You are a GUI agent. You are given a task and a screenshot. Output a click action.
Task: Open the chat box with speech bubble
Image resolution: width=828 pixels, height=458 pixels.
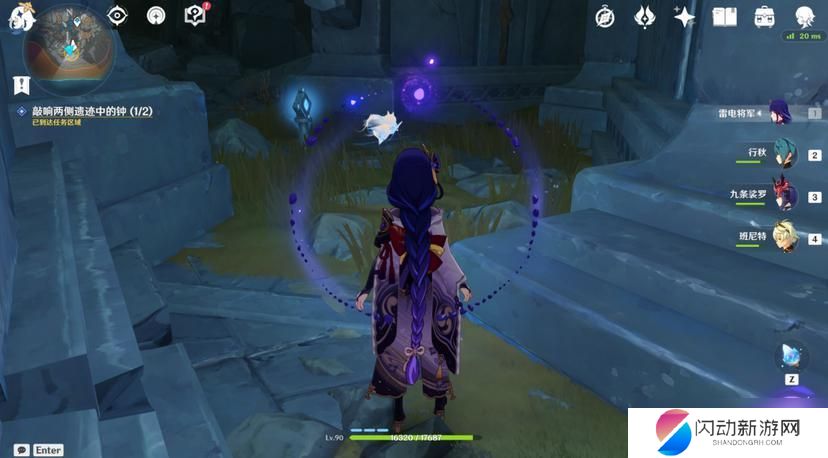coord(20,450)
